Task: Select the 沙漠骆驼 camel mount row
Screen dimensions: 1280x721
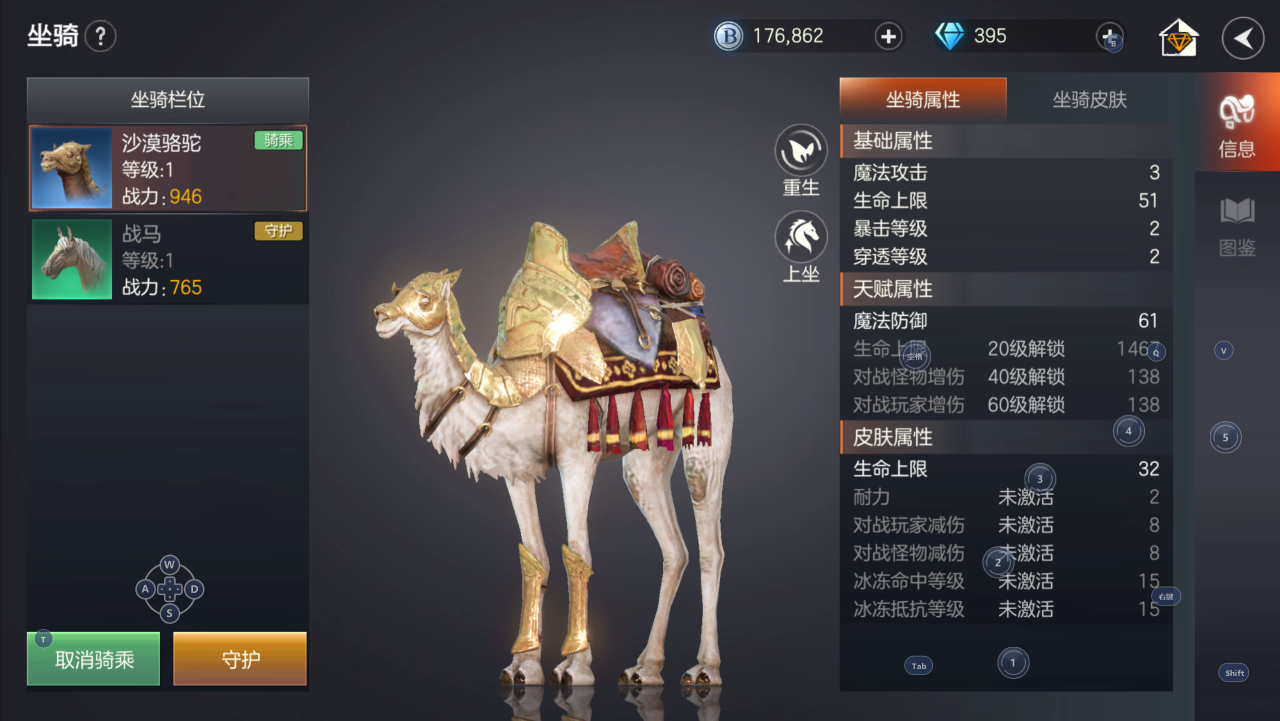Action: [168, 168]
